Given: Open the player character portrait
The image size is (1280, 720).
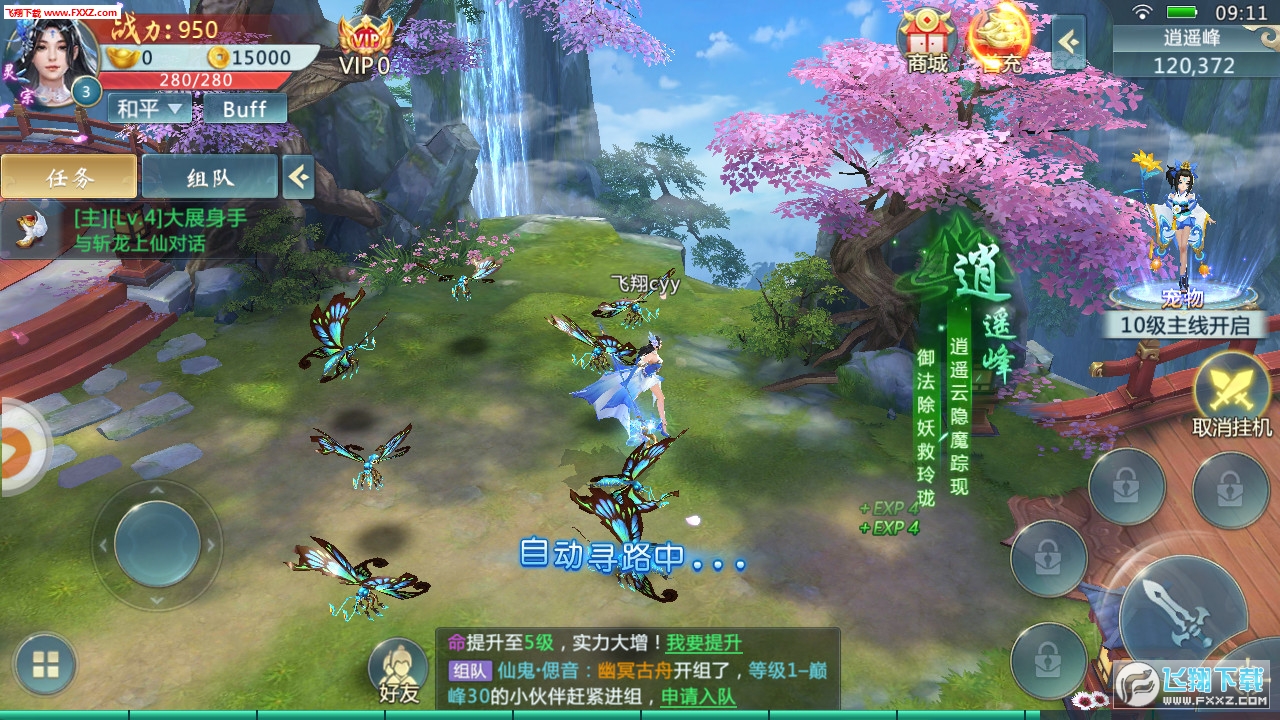Looking at the screenshot, I should click(x=50, y=55).
